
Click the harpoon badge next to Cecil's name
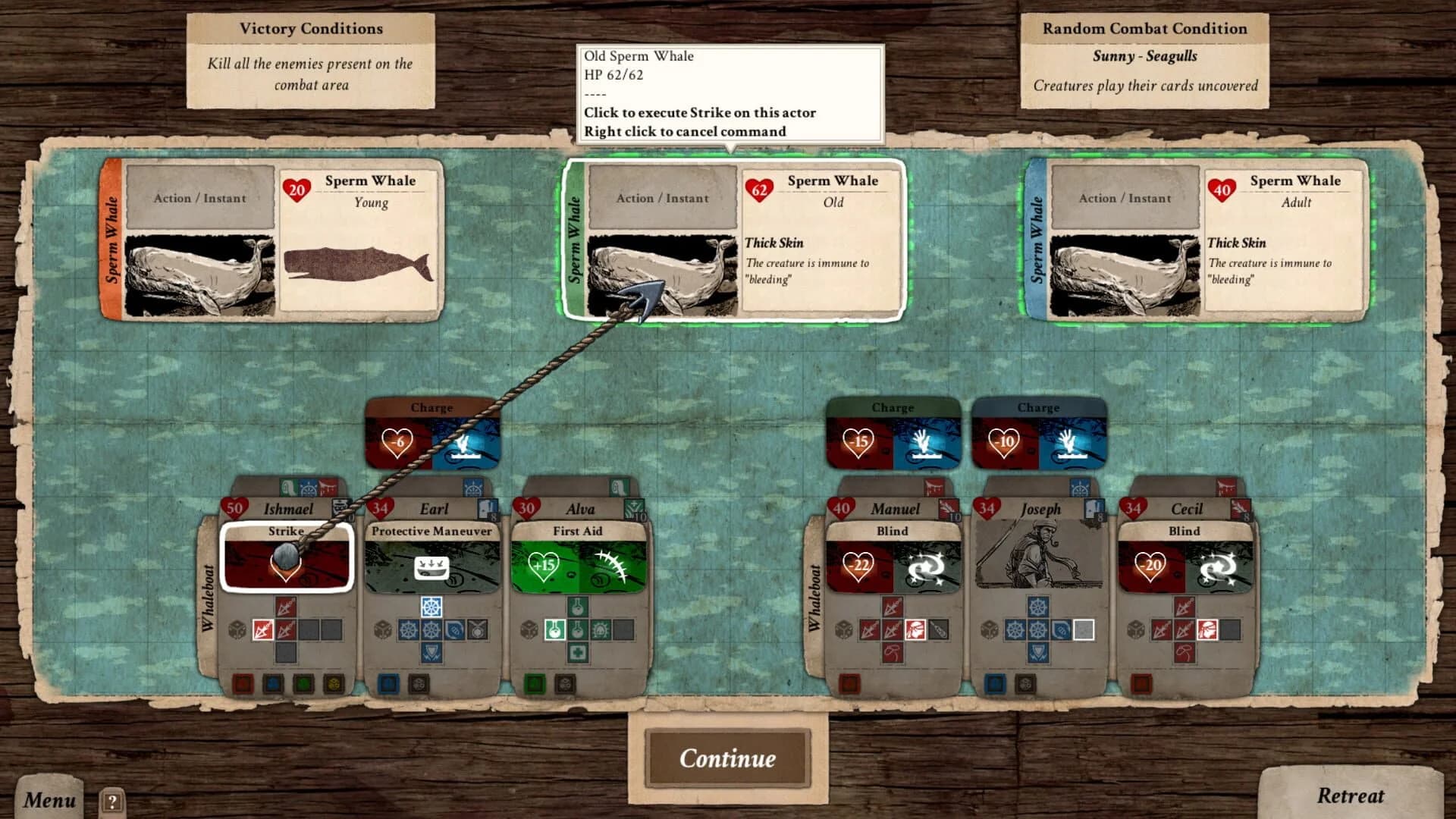click(x=1240, y=508)
